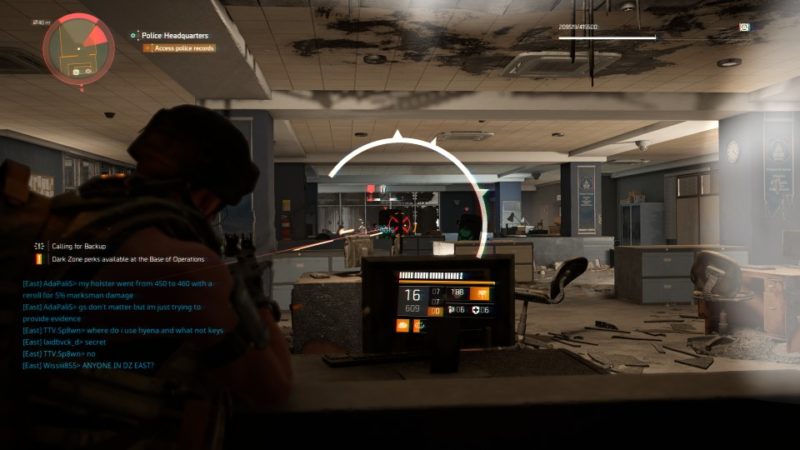Click the ANYONE IN DZ EAST chat message
The width and height of the screenshot is (800, 450).
(92, 366)
